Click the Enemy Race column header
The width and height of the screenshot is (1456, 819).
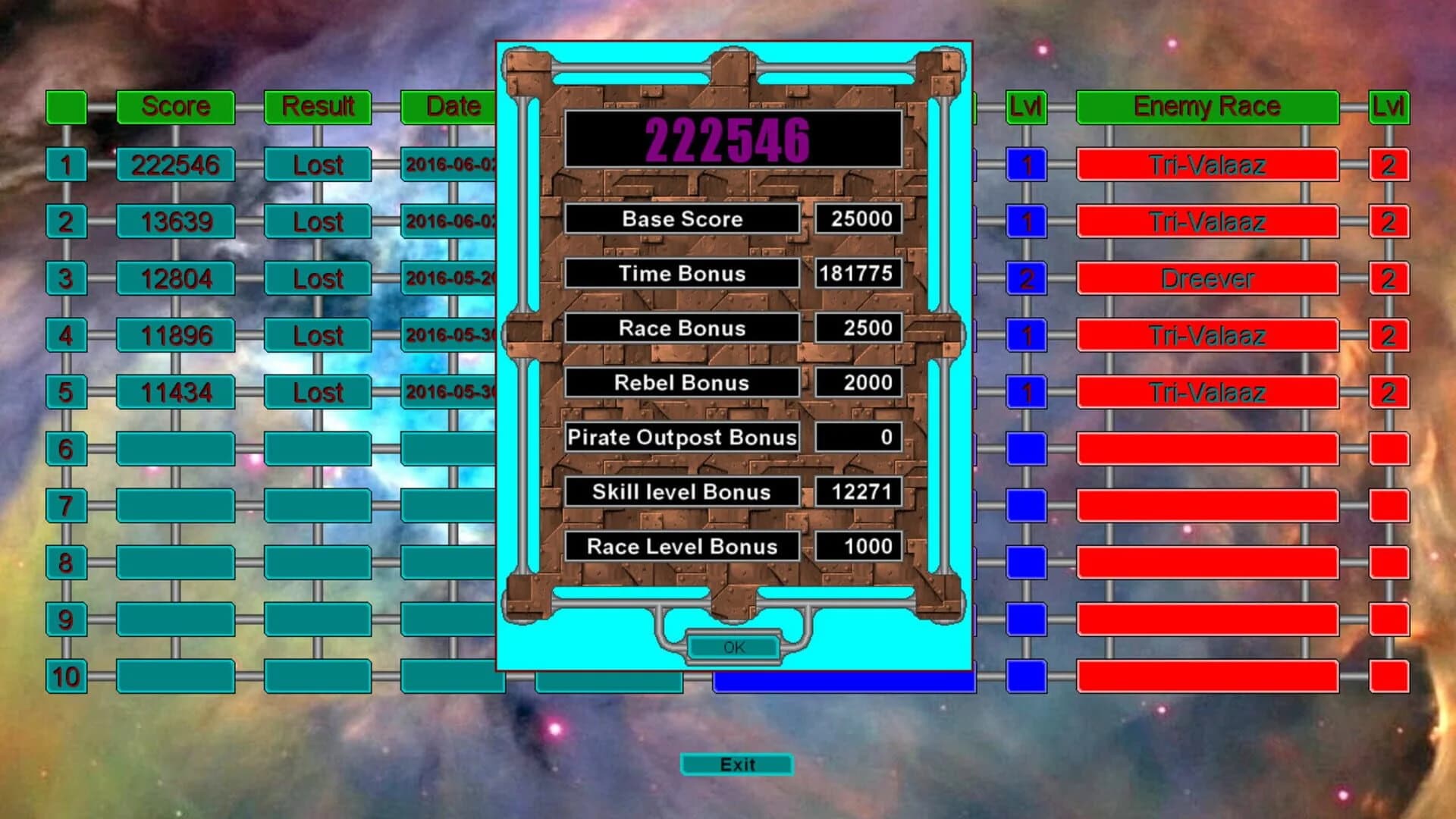(x=1206, y=106)
